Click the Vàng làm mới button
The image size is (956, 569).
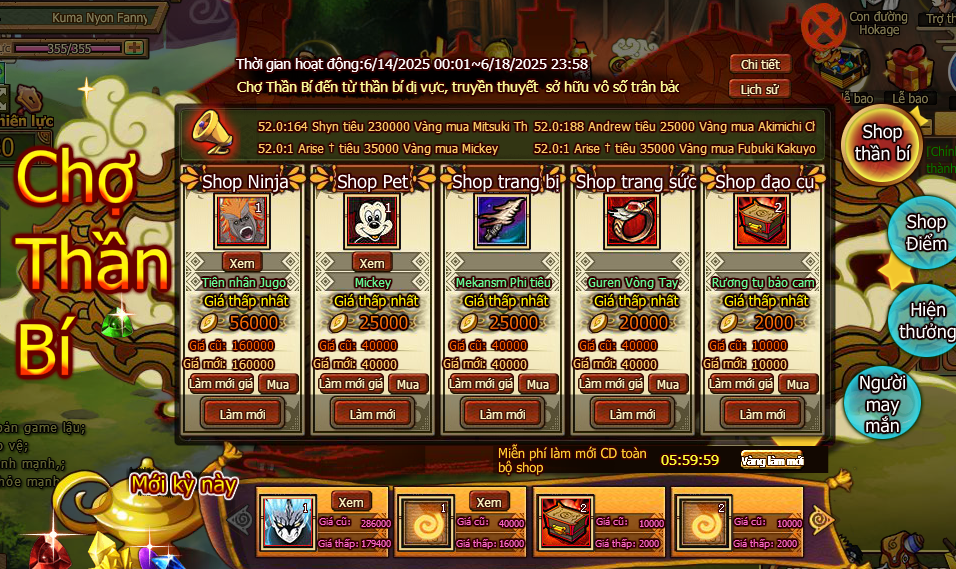(771, 461)
